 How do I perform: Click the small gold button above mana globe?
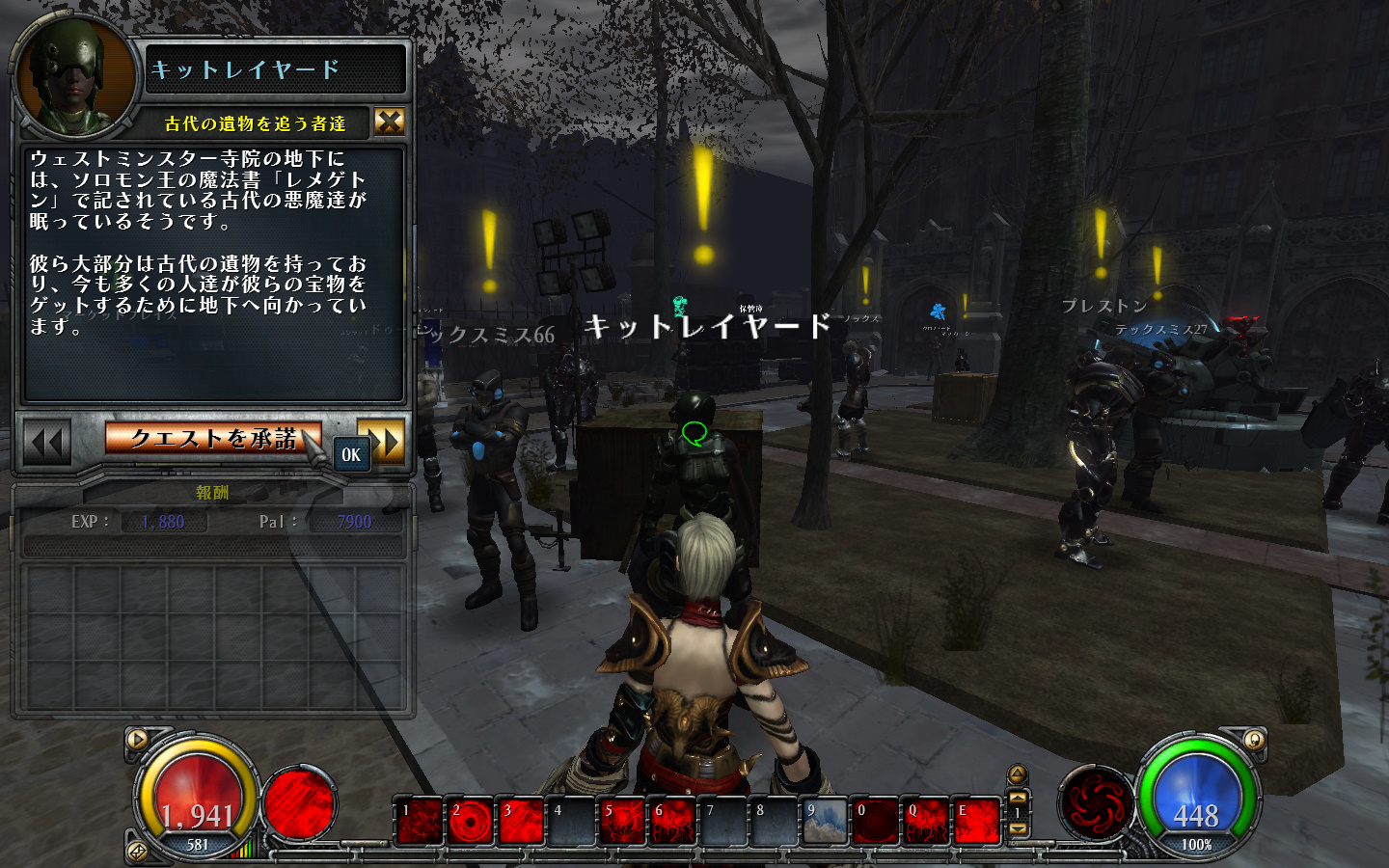(1253, 740)
